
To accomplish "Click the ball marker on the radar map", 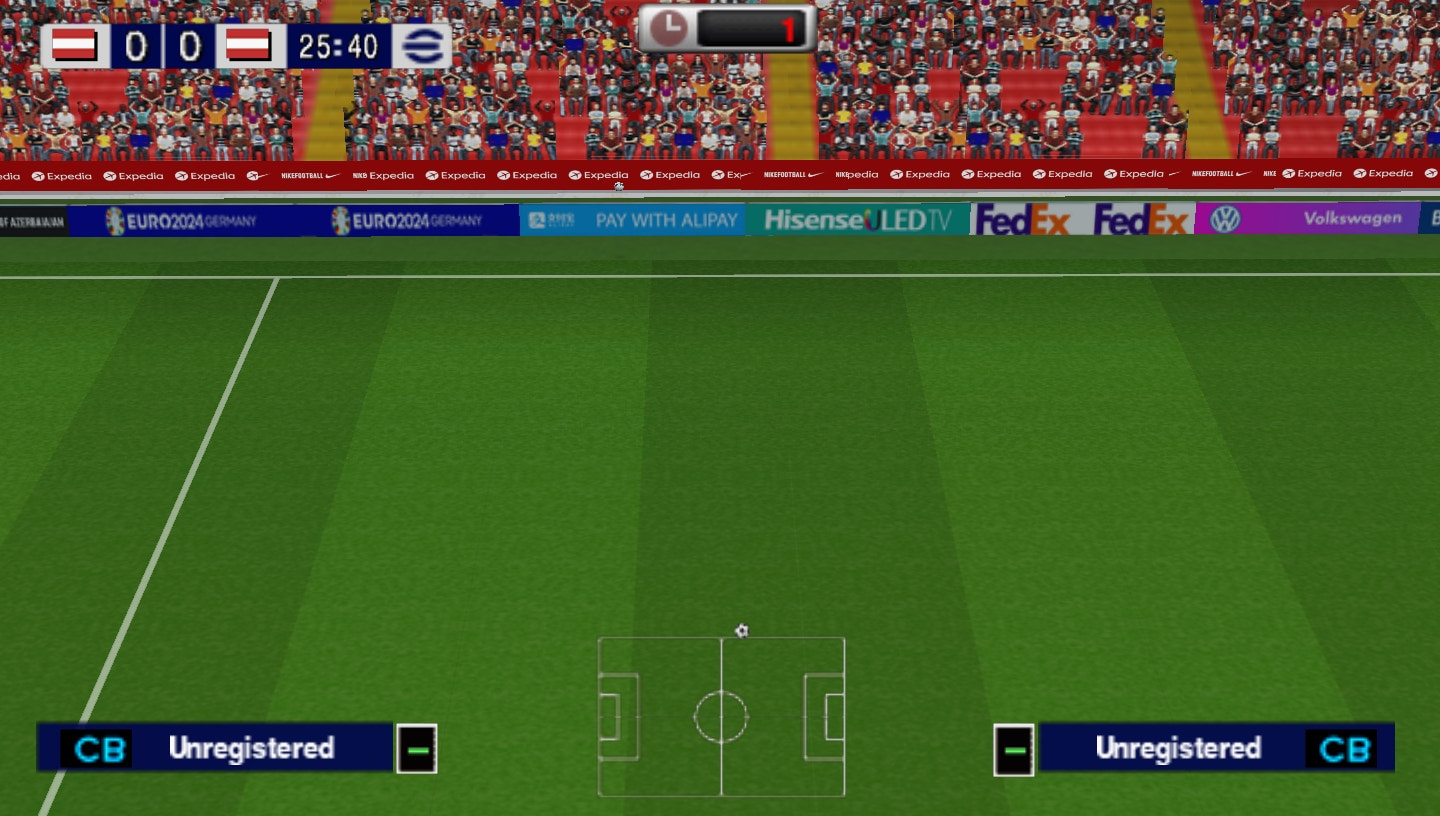I will [741, 631].
